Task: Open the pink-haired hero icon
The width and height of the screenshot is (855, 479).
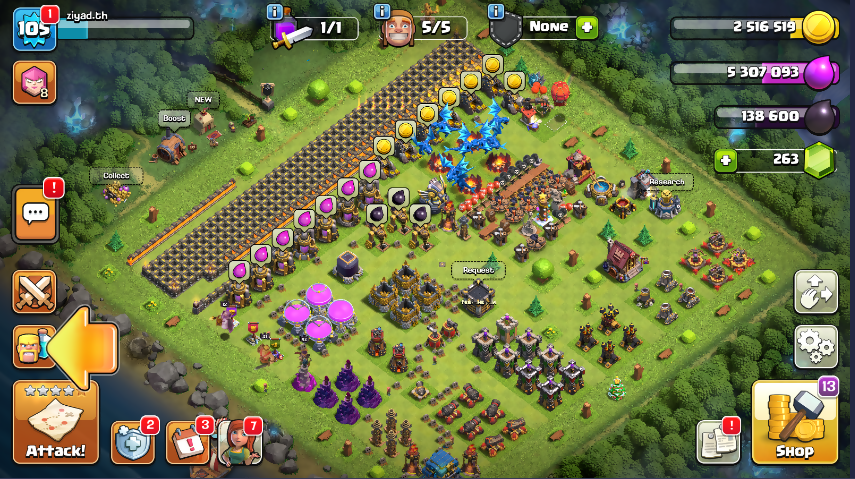Action: (33, 82)
